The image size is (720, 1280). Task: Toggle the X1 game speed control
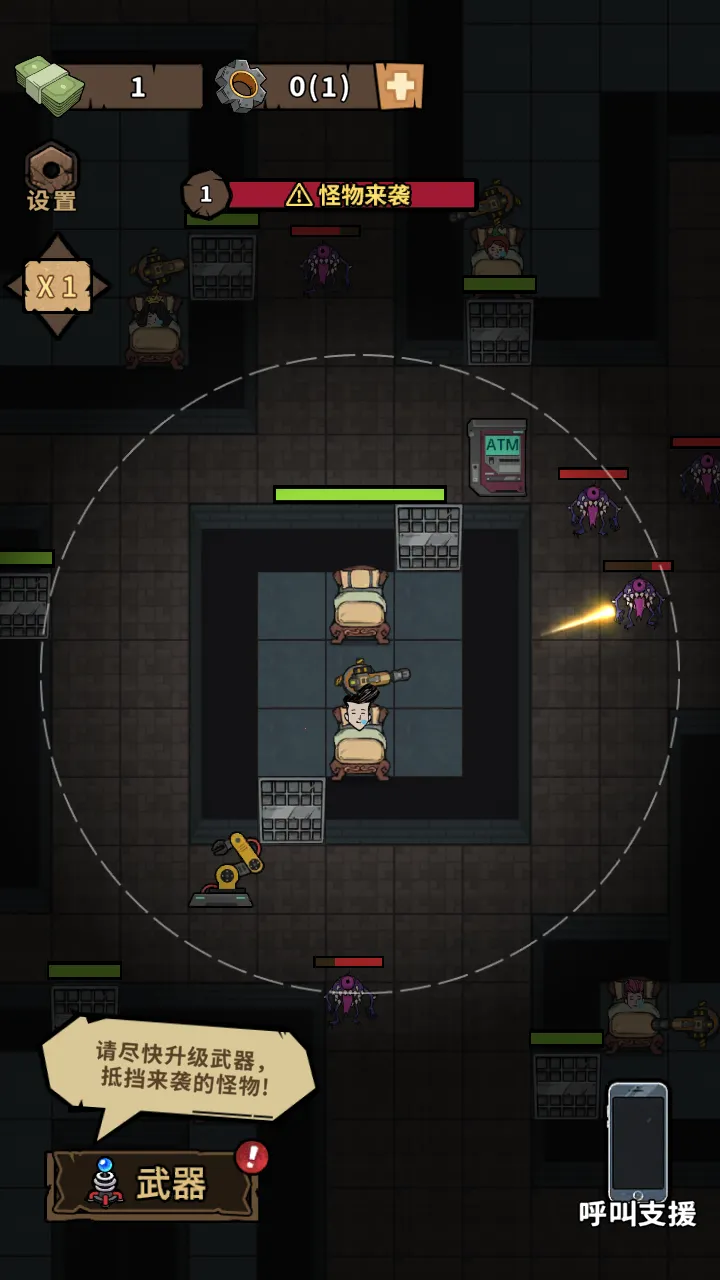click(57, 287)
